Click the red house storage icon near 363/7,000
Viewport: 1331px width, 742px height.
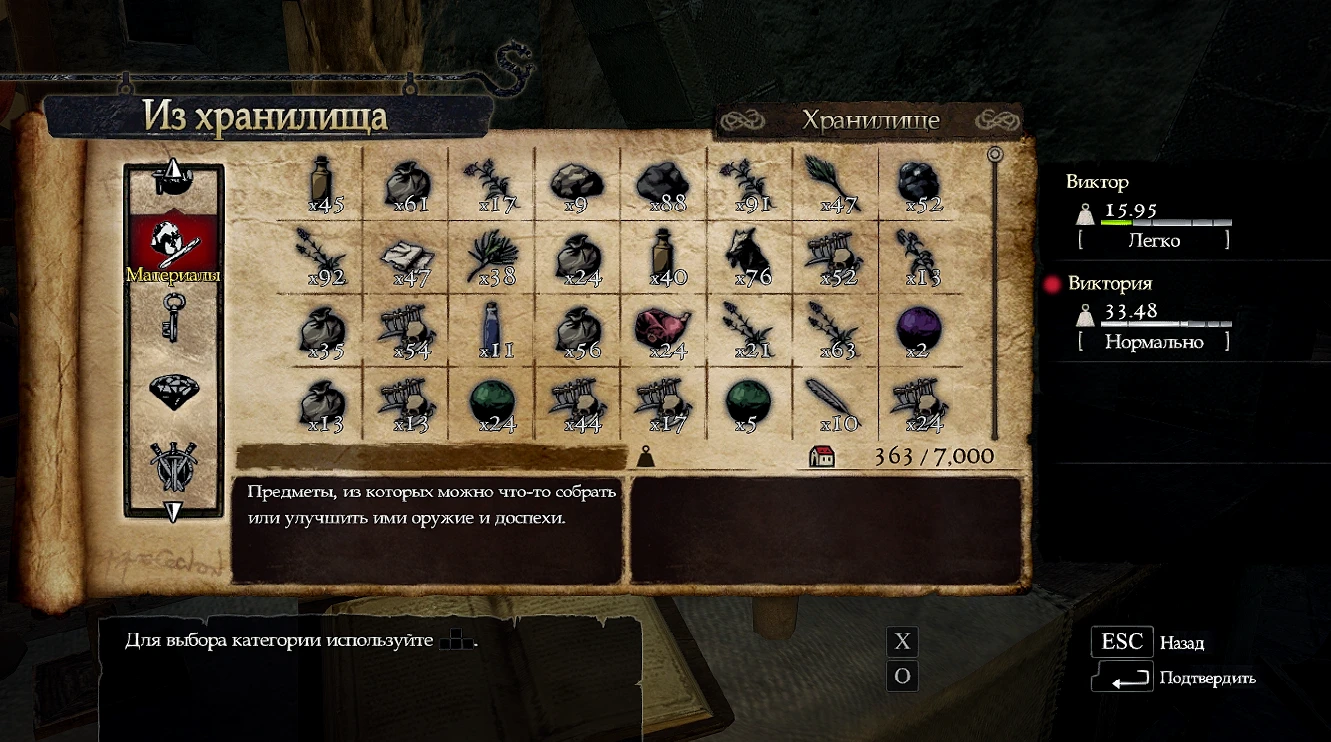click(x=823, y=455)
